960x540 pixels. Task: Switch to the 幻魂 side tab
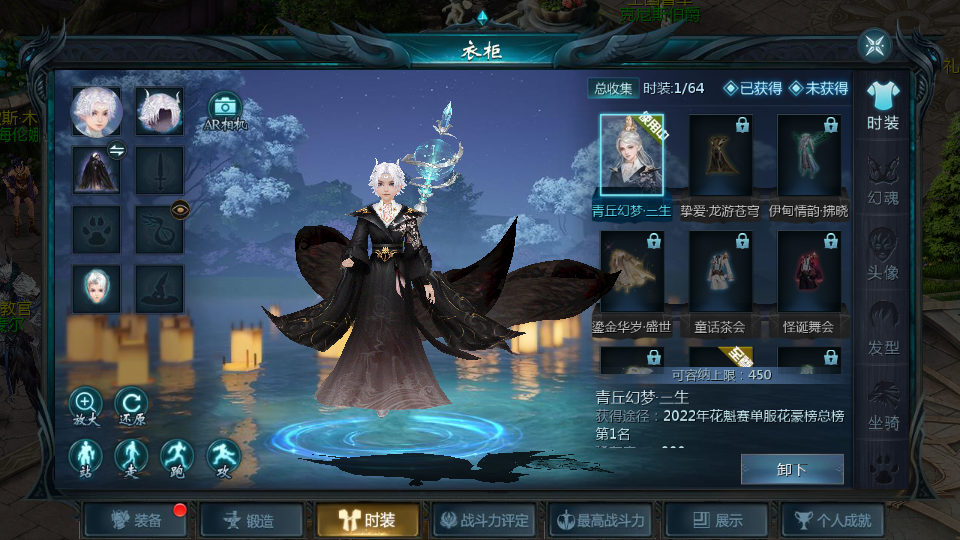click(882, 180)
